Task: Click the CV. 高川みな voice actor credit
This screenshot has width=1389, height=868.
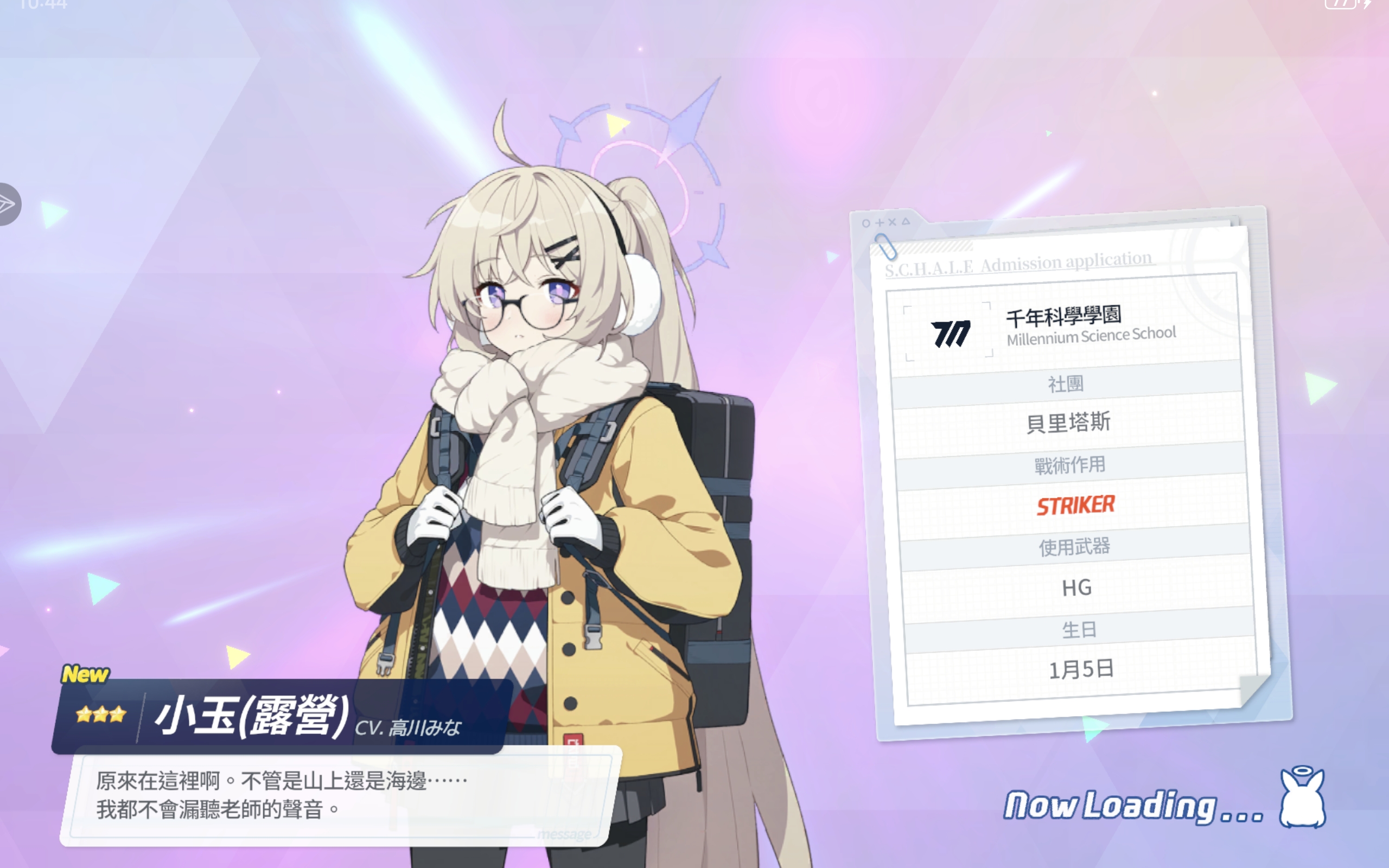Action: point(411,729)
